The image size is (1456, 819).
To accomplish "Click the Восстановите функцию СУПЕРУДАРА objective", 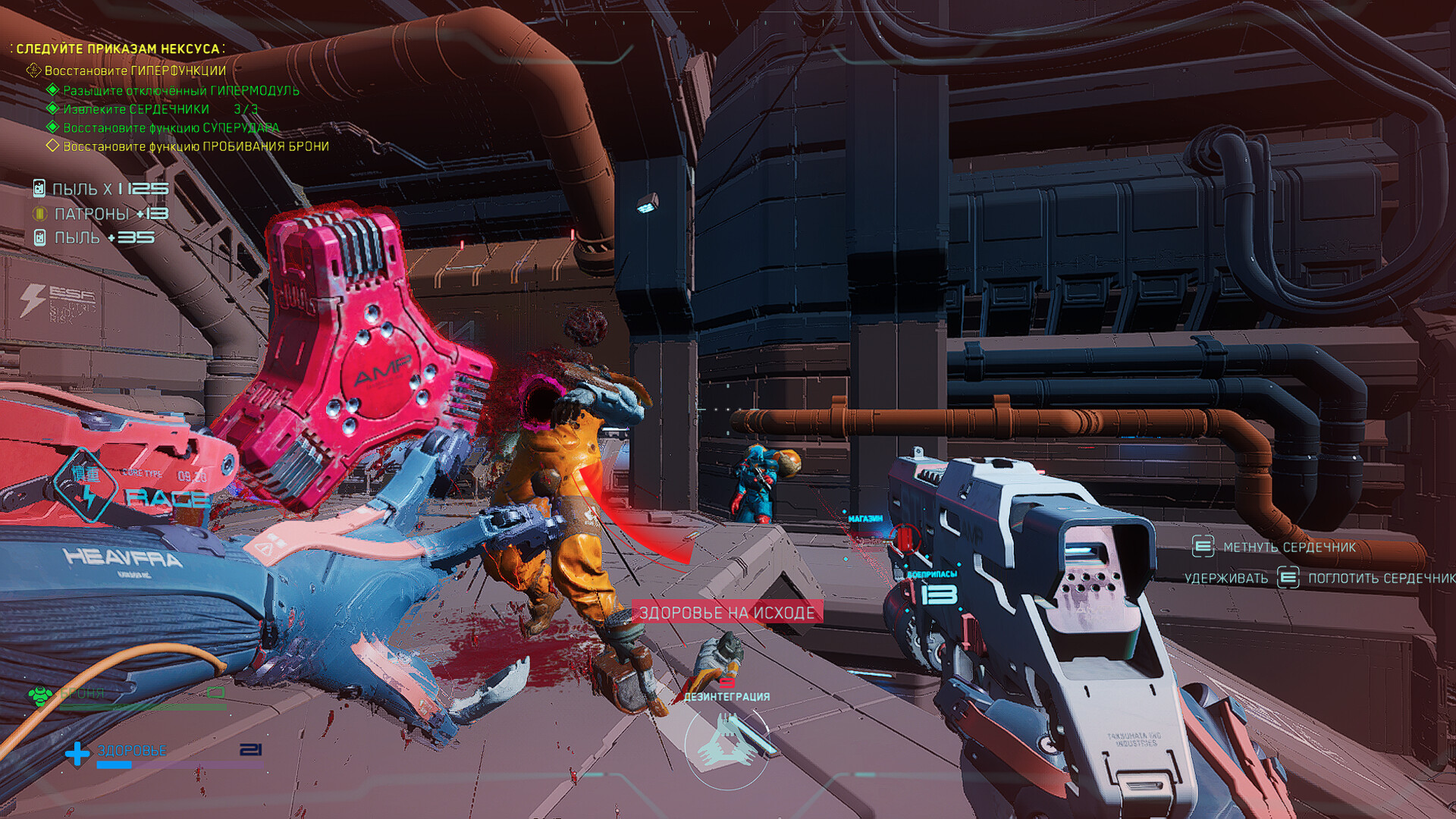I will tap(171, 127).
